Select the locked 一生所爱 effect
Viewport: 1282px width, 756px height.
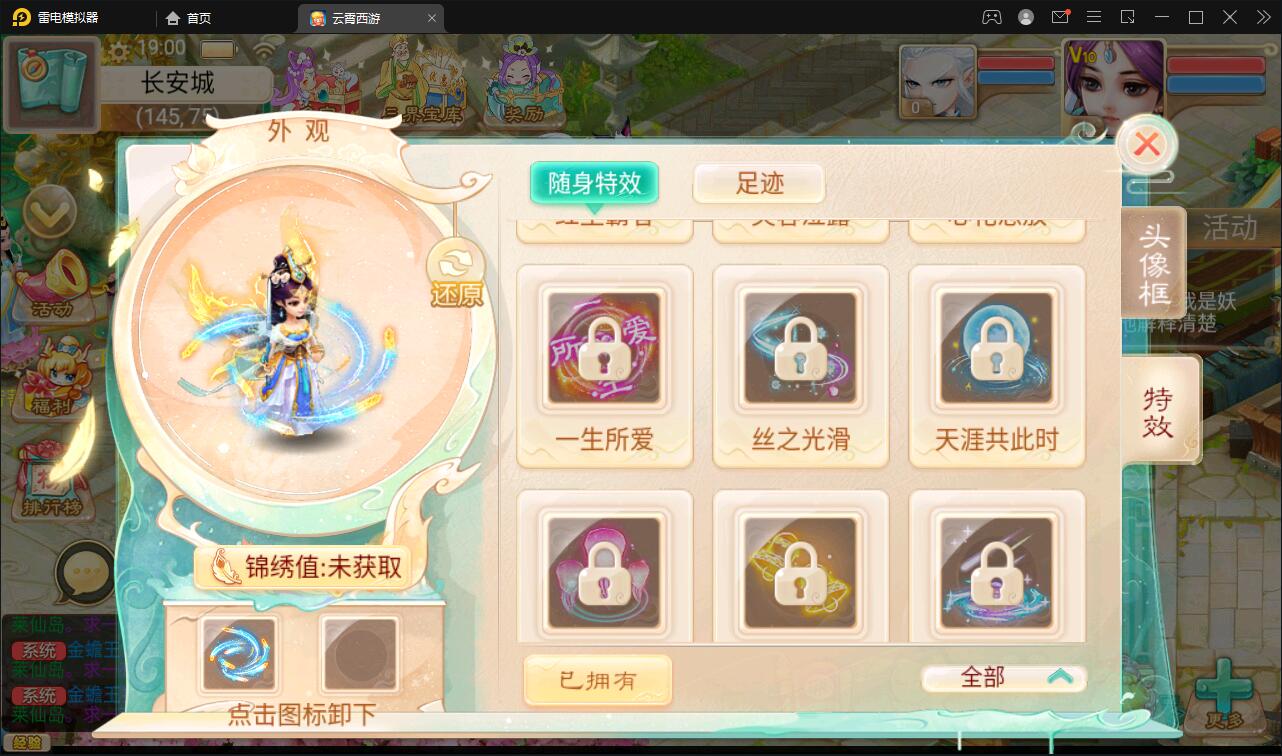click(604, 348)
